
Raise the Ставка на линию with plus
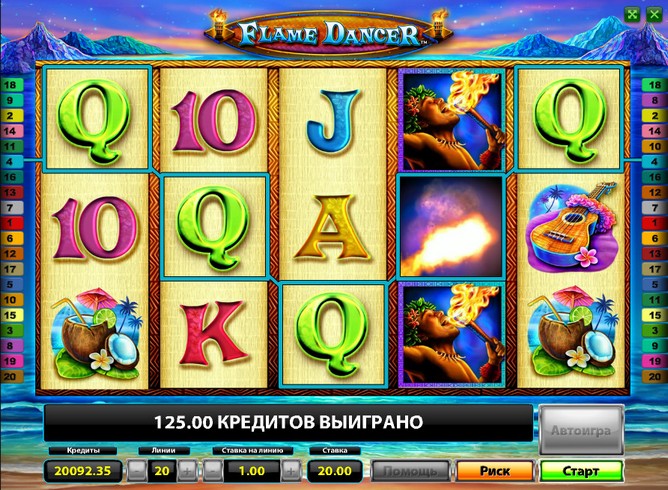290,470
